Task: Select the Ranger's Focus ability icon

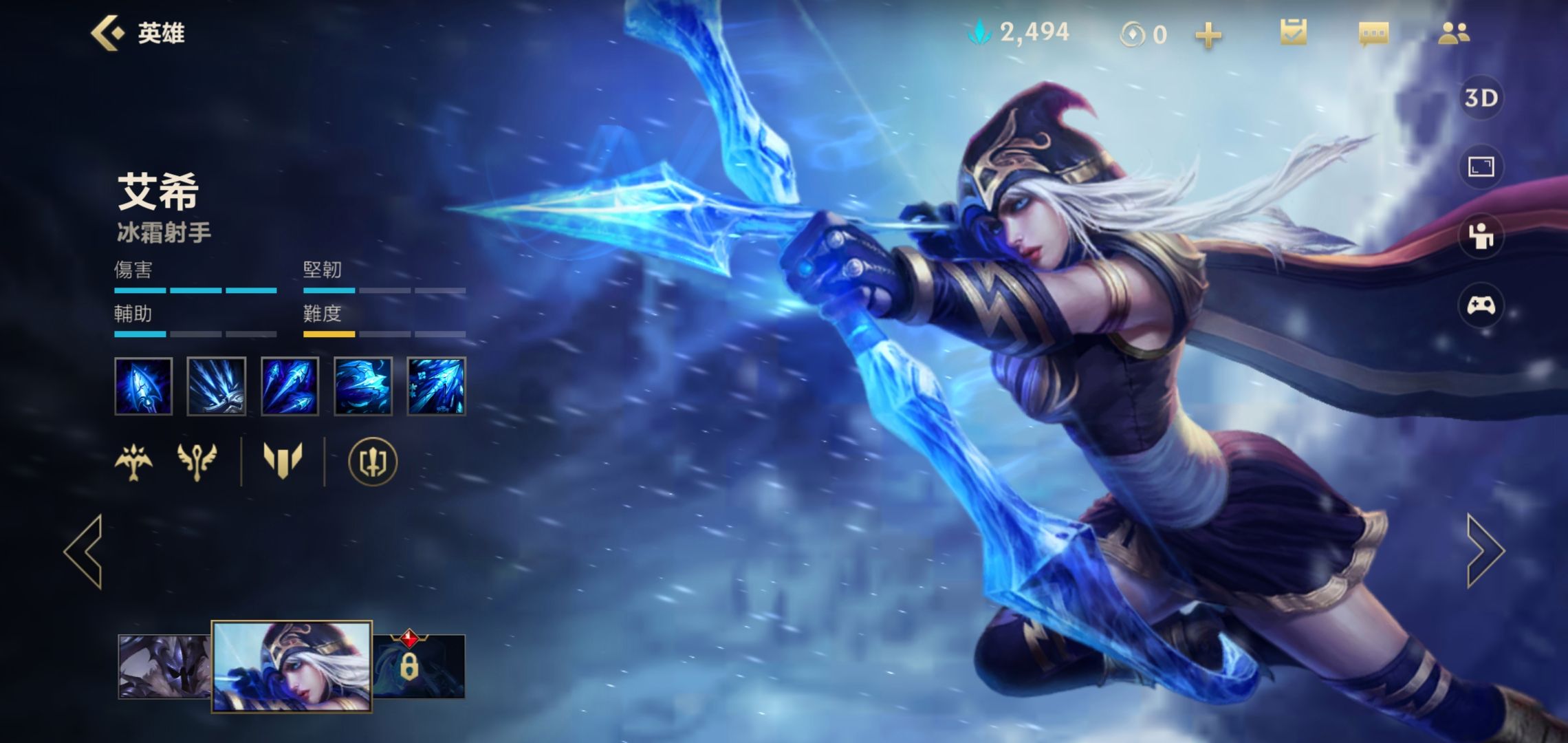Action: (x=216, y=386)
